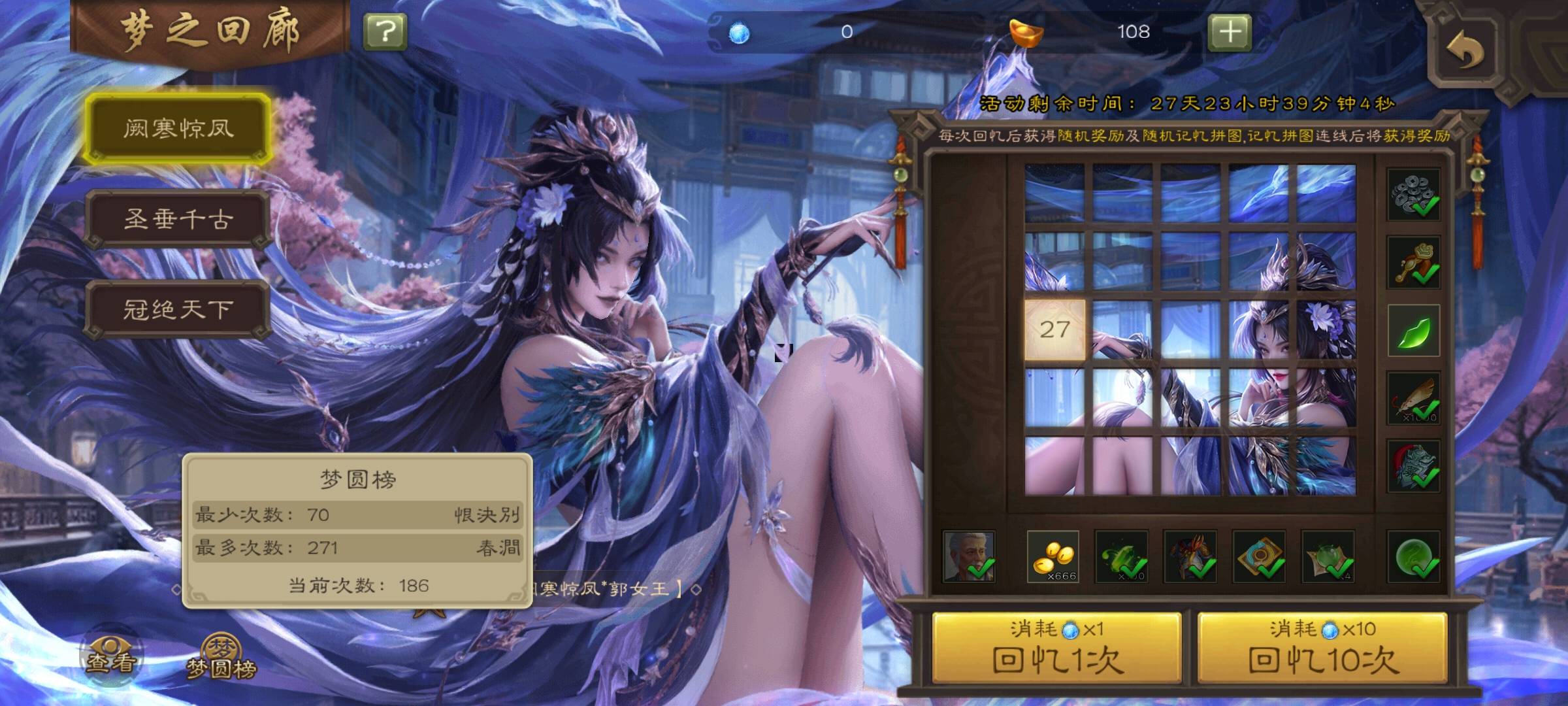Image resolution: width=1568 pixels, height=706 pixels.
Task: Open the 冠绝天下 tab
Action: [x=178, y=309]
